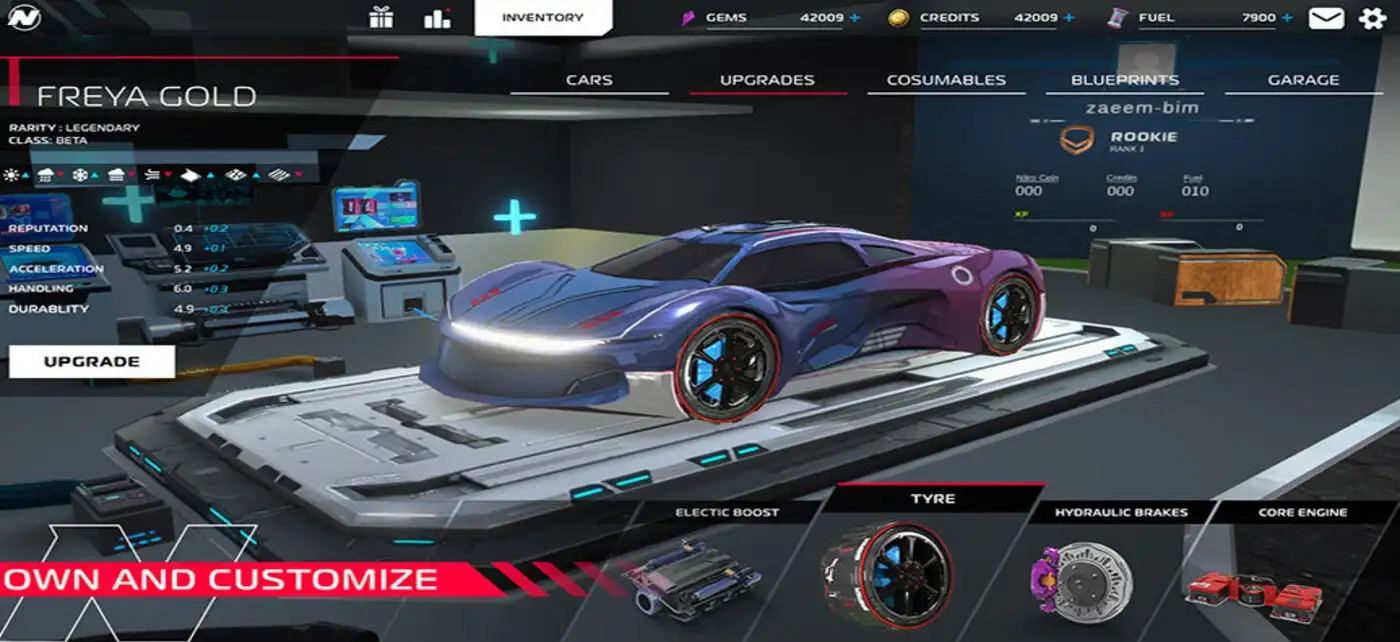Image resolution: width=1400 pixels, height=642 pixels.
Task: Open the gift box rewards icon
Action: click(381, 17)
